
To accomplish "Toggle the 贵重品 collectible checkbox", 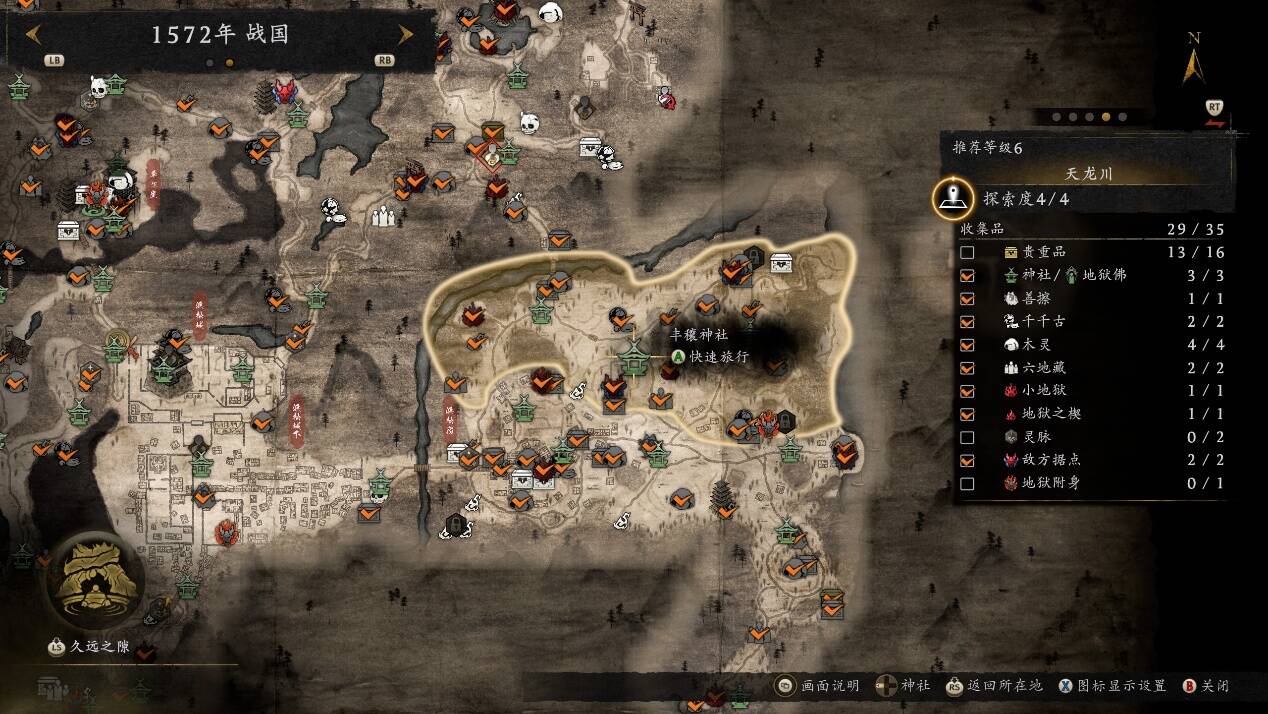I will click(967, 252).
